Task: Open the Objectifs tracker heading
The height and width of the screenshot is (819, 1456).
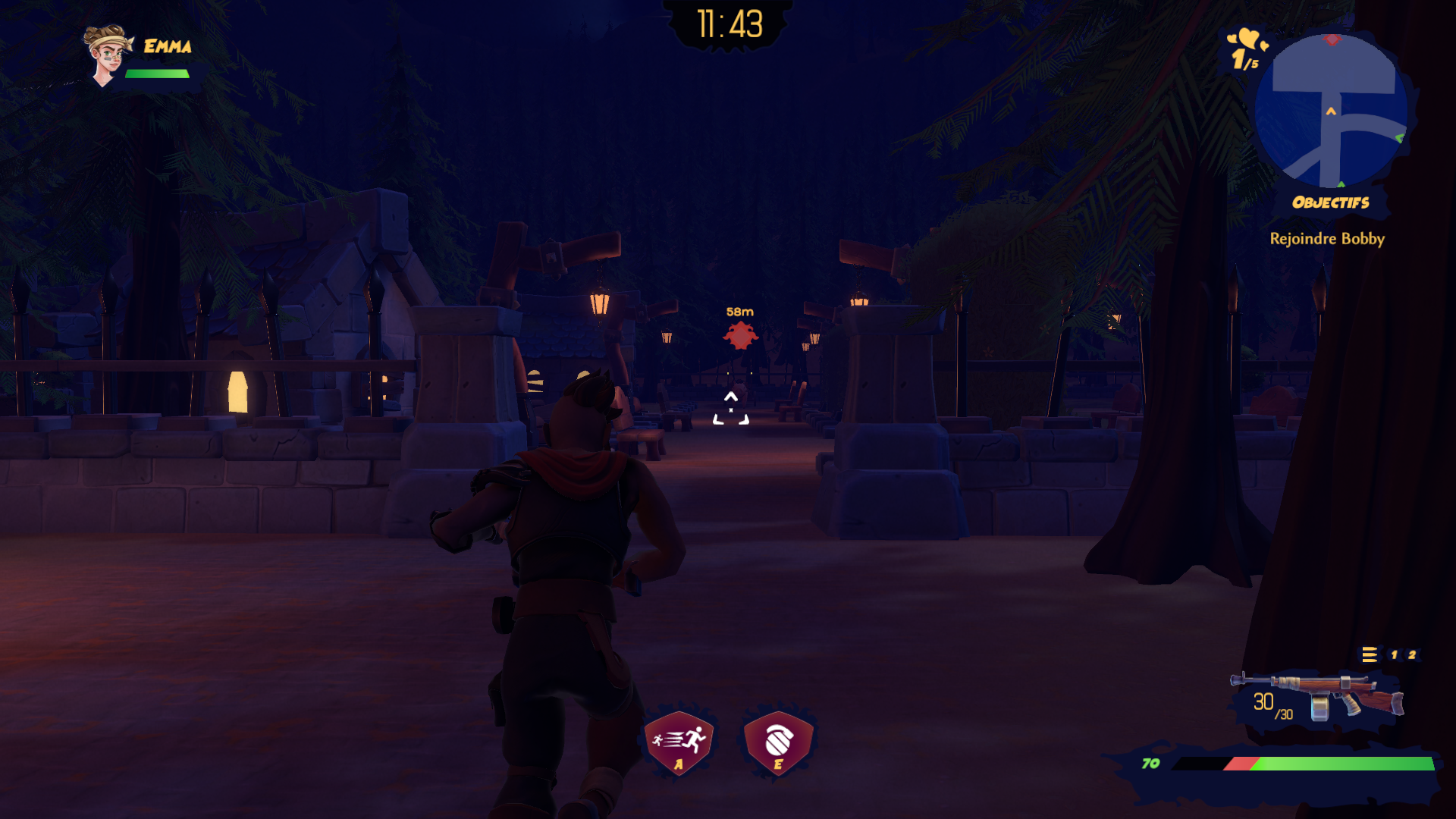Action: click(x=1331, y=202)
